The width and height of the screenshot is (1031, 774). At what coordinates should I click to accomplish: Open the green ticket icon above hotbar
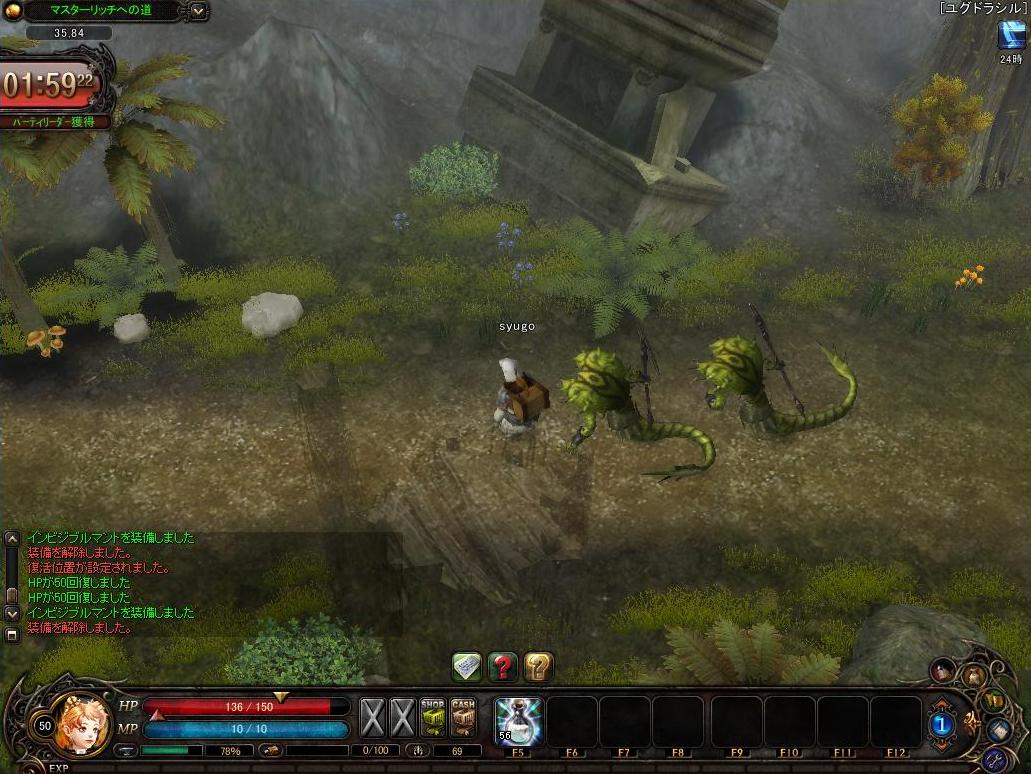467,666
